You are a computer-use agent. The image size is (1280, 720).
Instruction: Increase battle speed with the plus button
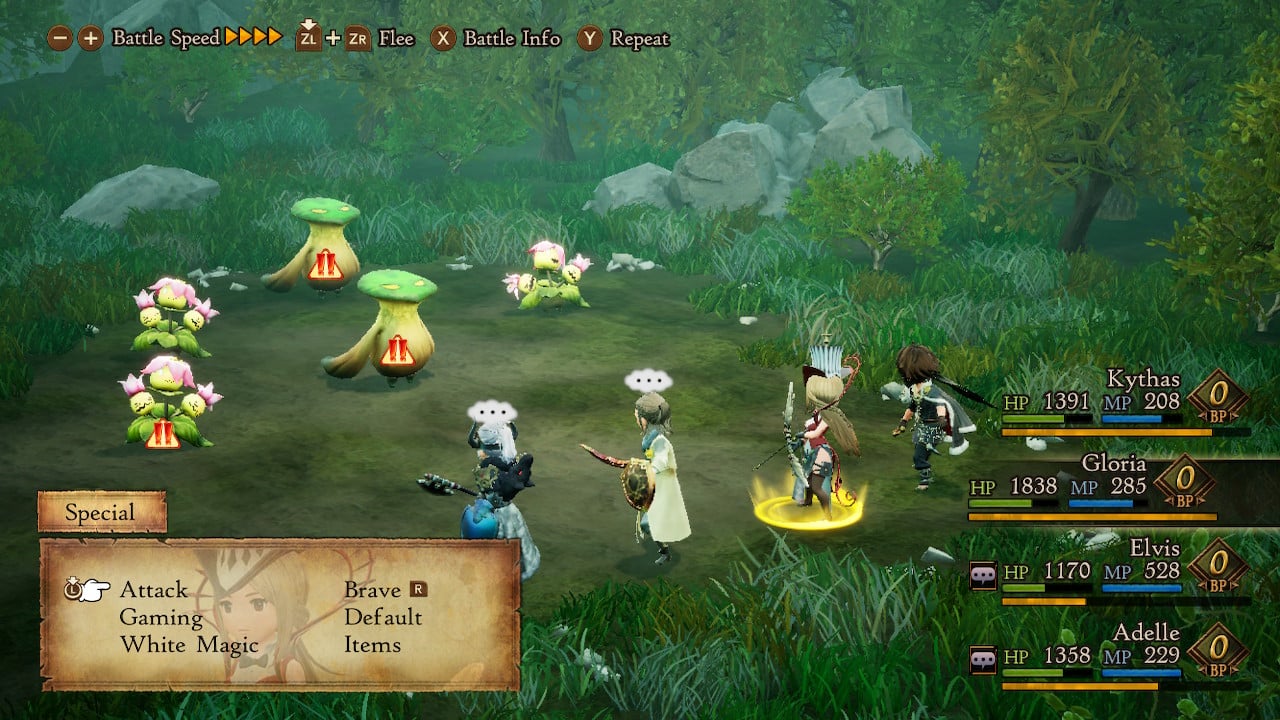click(90, 39)
